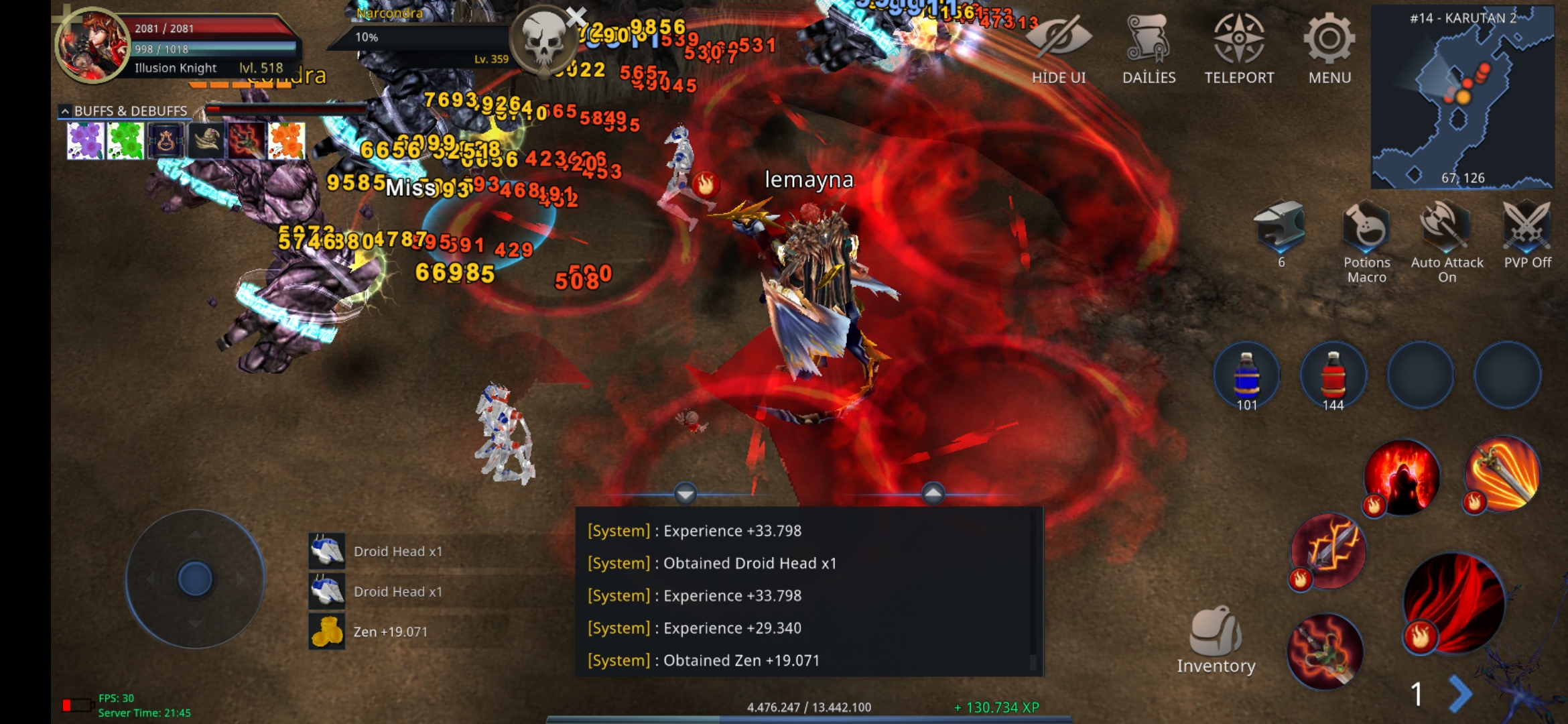Collapse the Buffs & Debuffs panel
Image resolution: width=1568 pixels, height=724 pixels.
coord(65,111)
